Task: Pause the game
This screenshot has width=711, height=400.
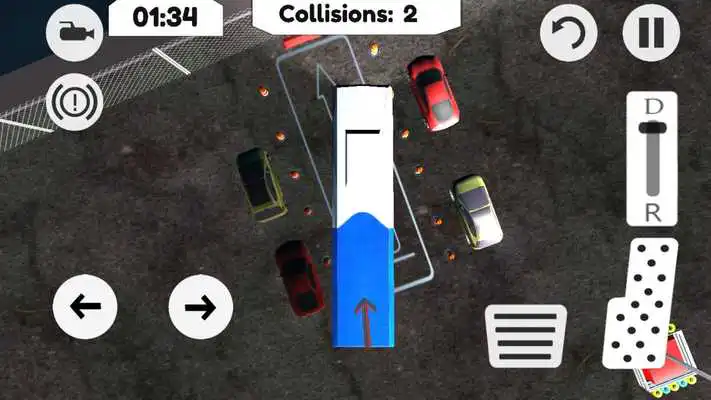Action: [x=651, y=33]
